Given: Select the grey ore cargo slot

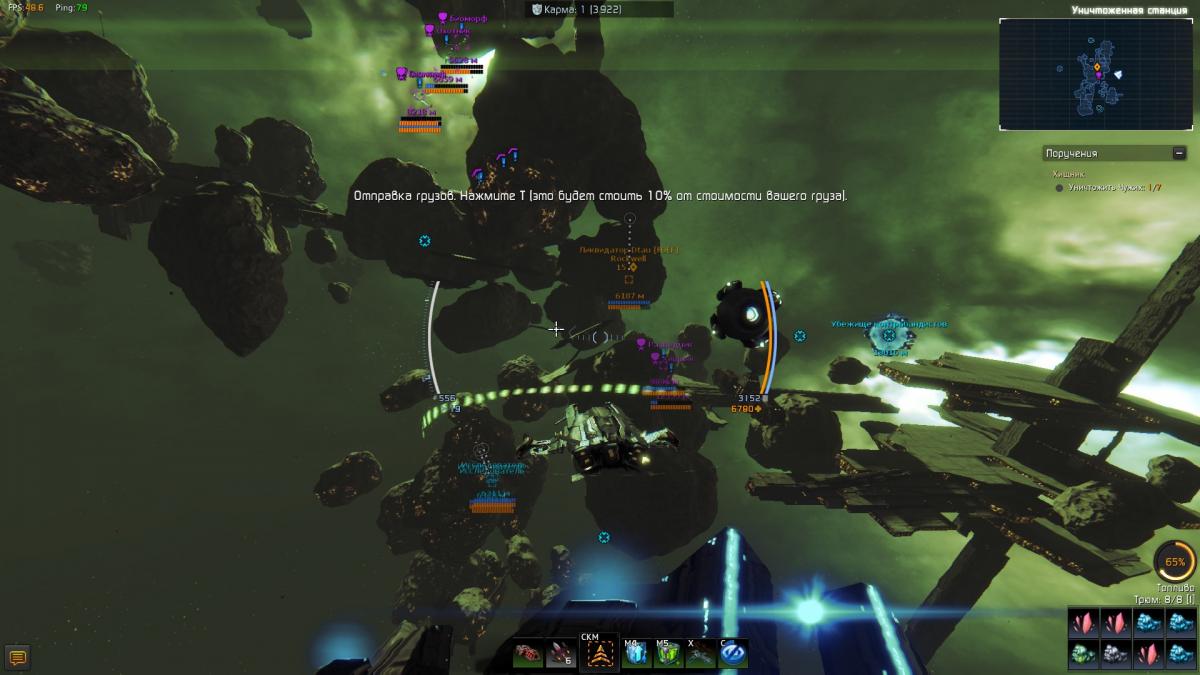Looking at the screenshot, I should pyautogui.click(x=1115, y=654).
